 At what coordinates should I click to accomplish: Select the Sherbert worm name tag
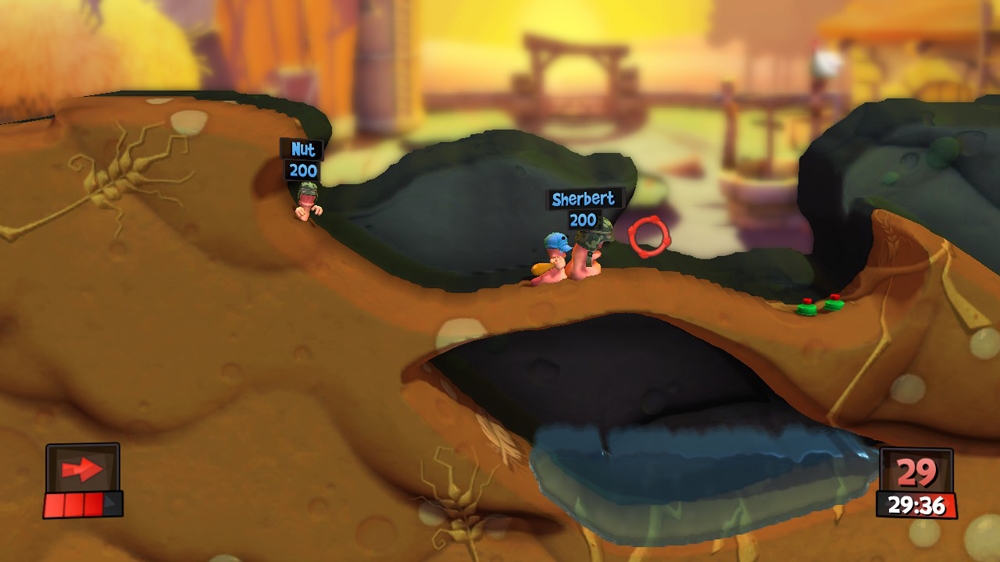584,199
